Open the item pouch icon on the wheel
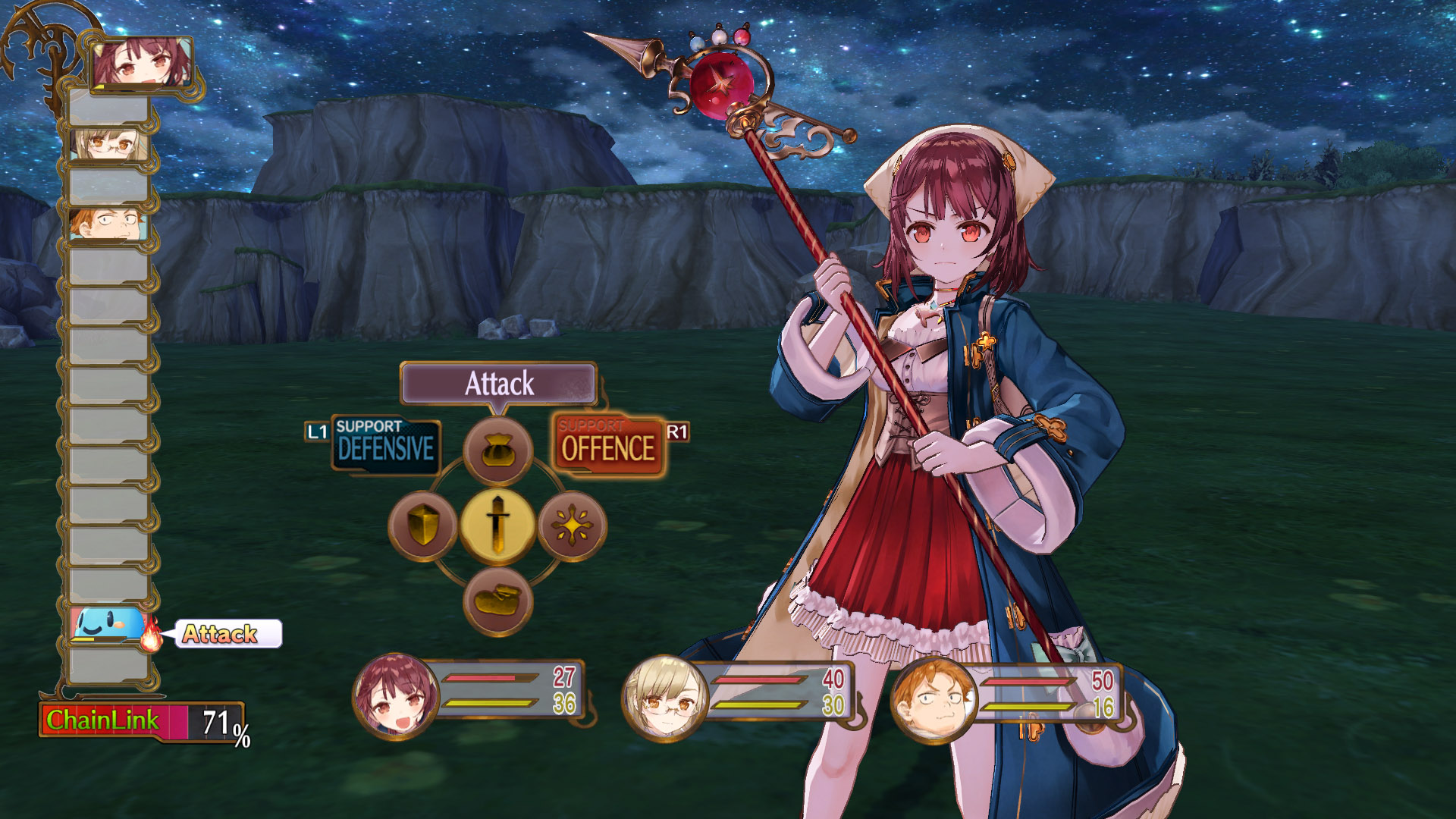Viewport: 1456px width, 819px height. tap(497, 450)
